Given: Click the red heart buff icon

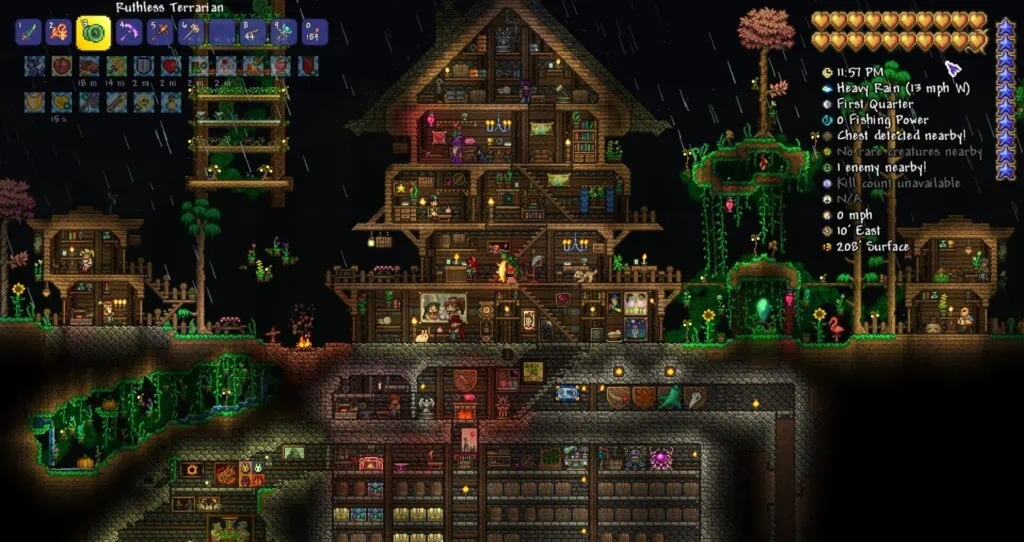Looking at the screenshot, I should [x=172, y=66].
